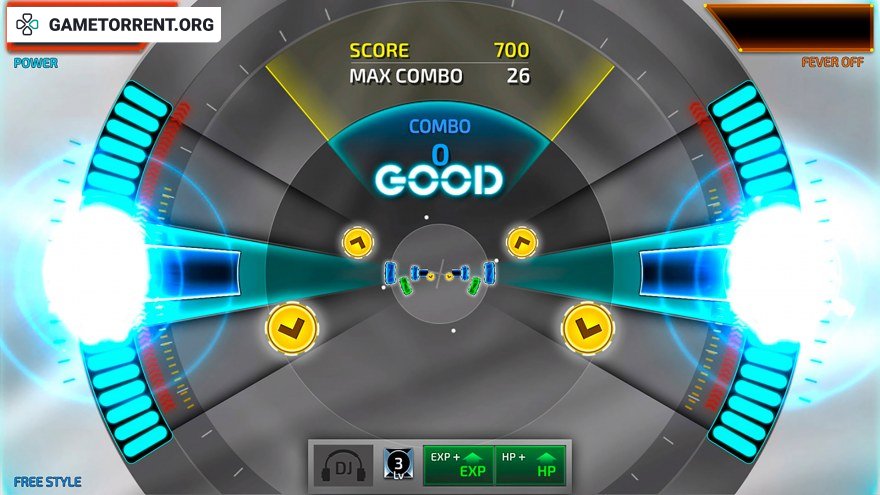
Task: Activate the EXP+ boost item
Action: (458, 465)
